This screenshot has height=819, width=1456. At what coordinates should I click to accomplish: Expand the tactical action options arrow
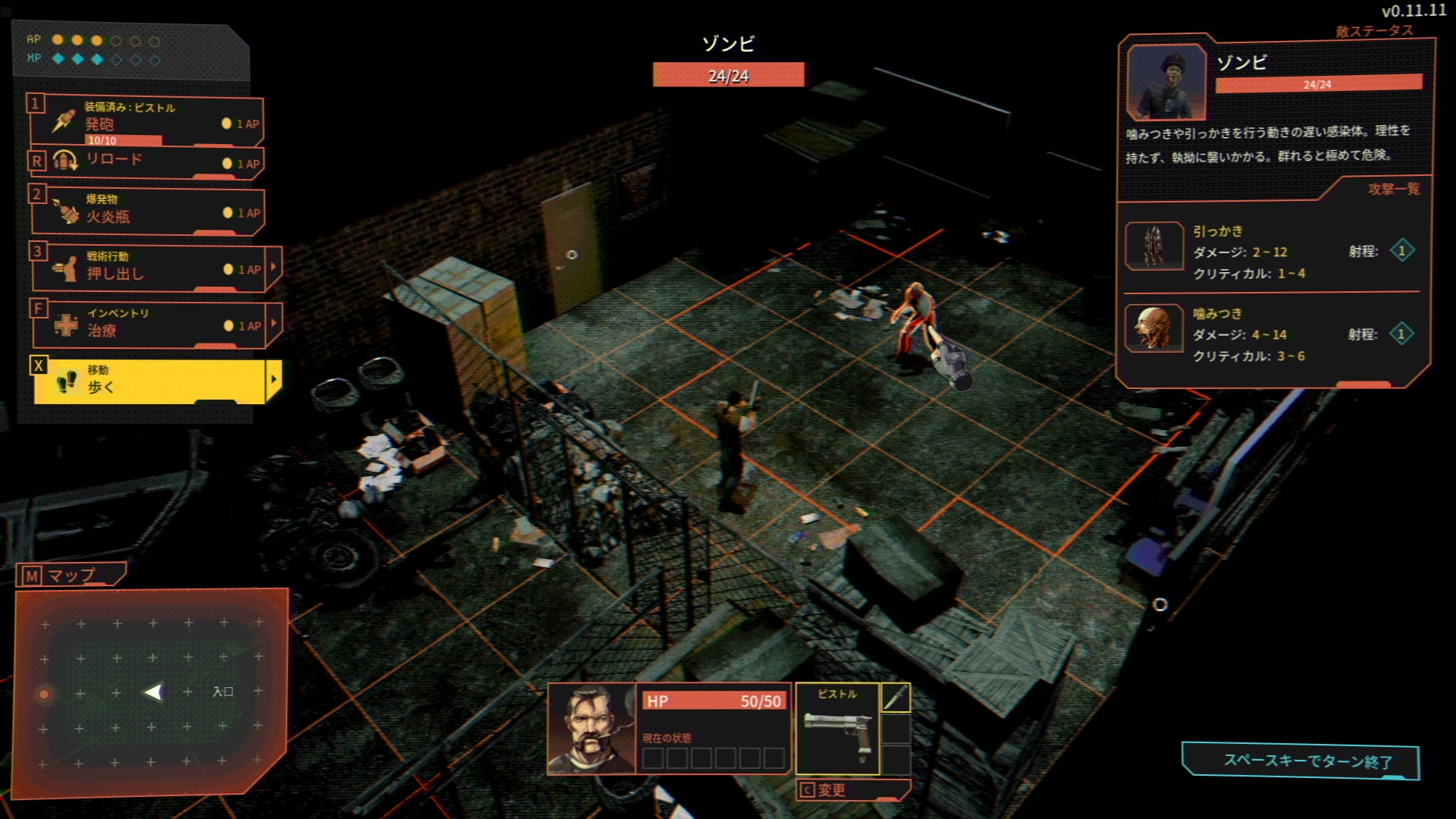[274, 267]
